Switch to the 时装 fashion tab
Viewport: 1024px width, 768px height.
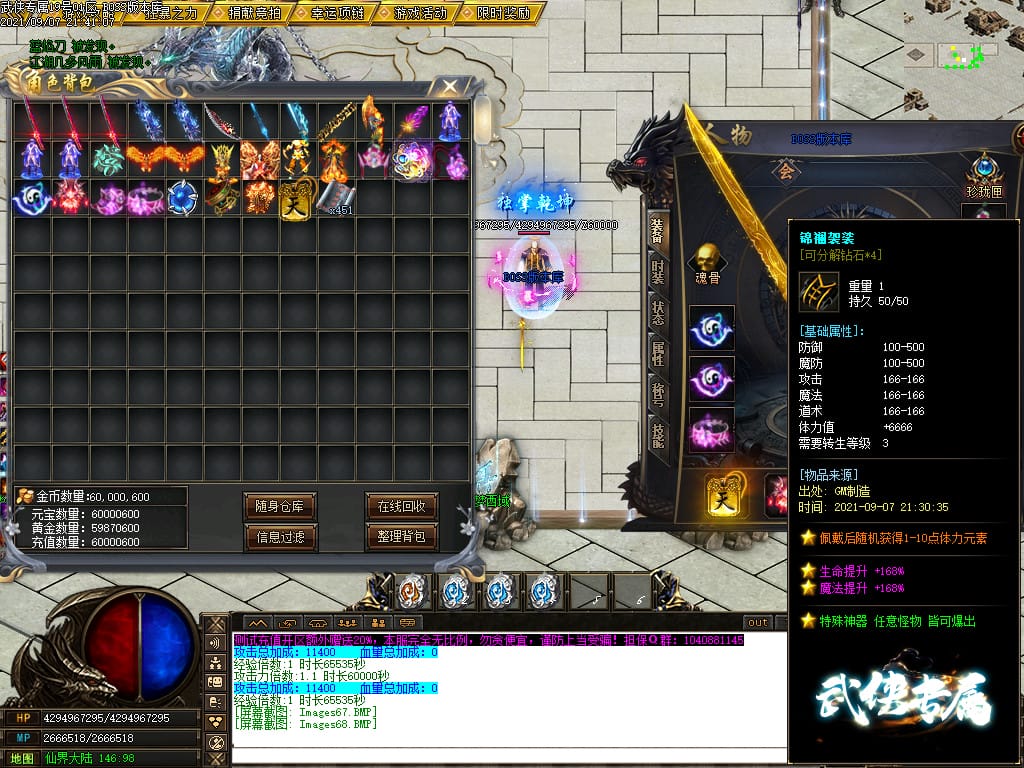tap(657, 270)
